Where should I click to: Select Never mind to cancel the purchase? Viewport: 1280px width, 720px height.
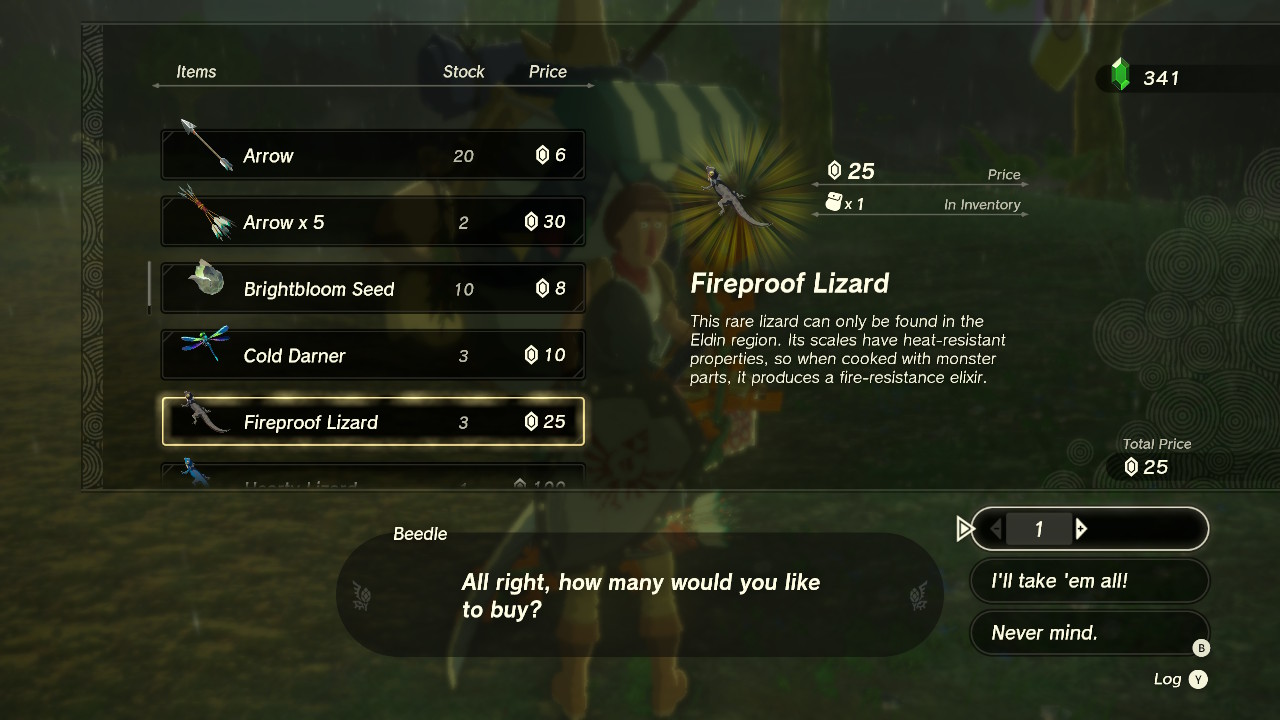point(1089,632)
